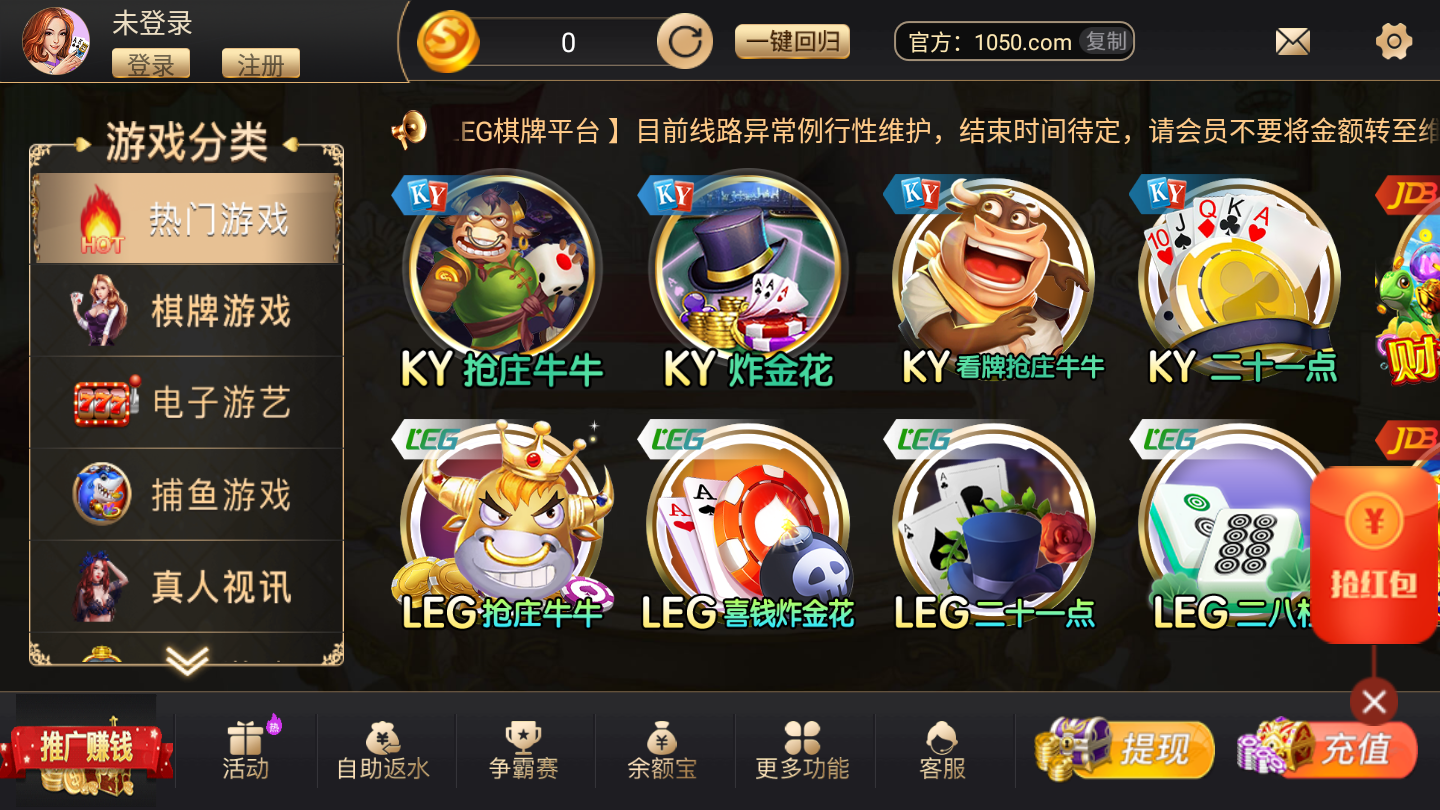The height and width of the screenshot is (810, 1440).
Task: Open 自助返水 self-rebate
Action: tap(384, 750)
